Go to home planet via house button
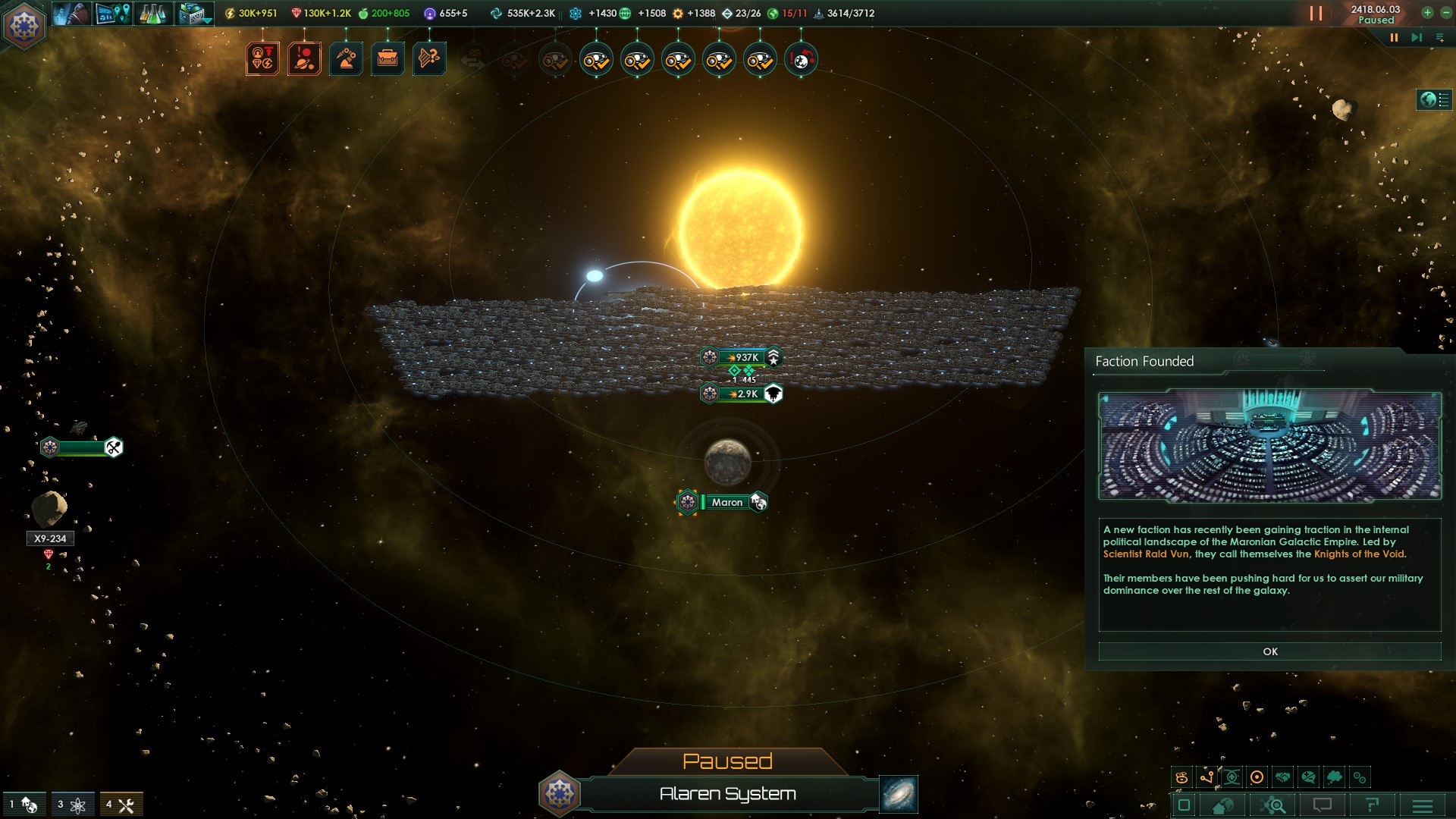 (1222, 805)
